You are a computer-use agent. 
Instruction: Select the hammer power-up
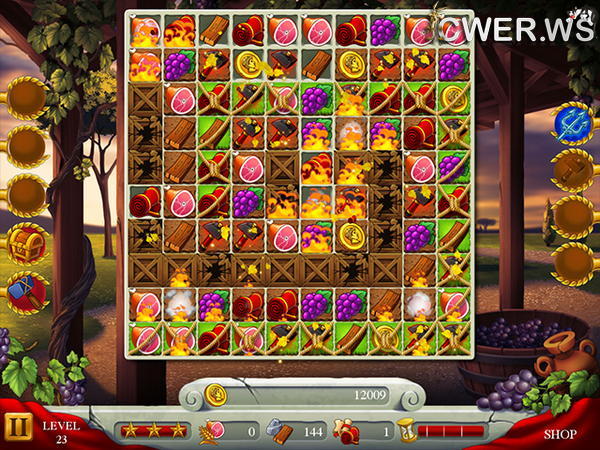(x=27, y=290)
